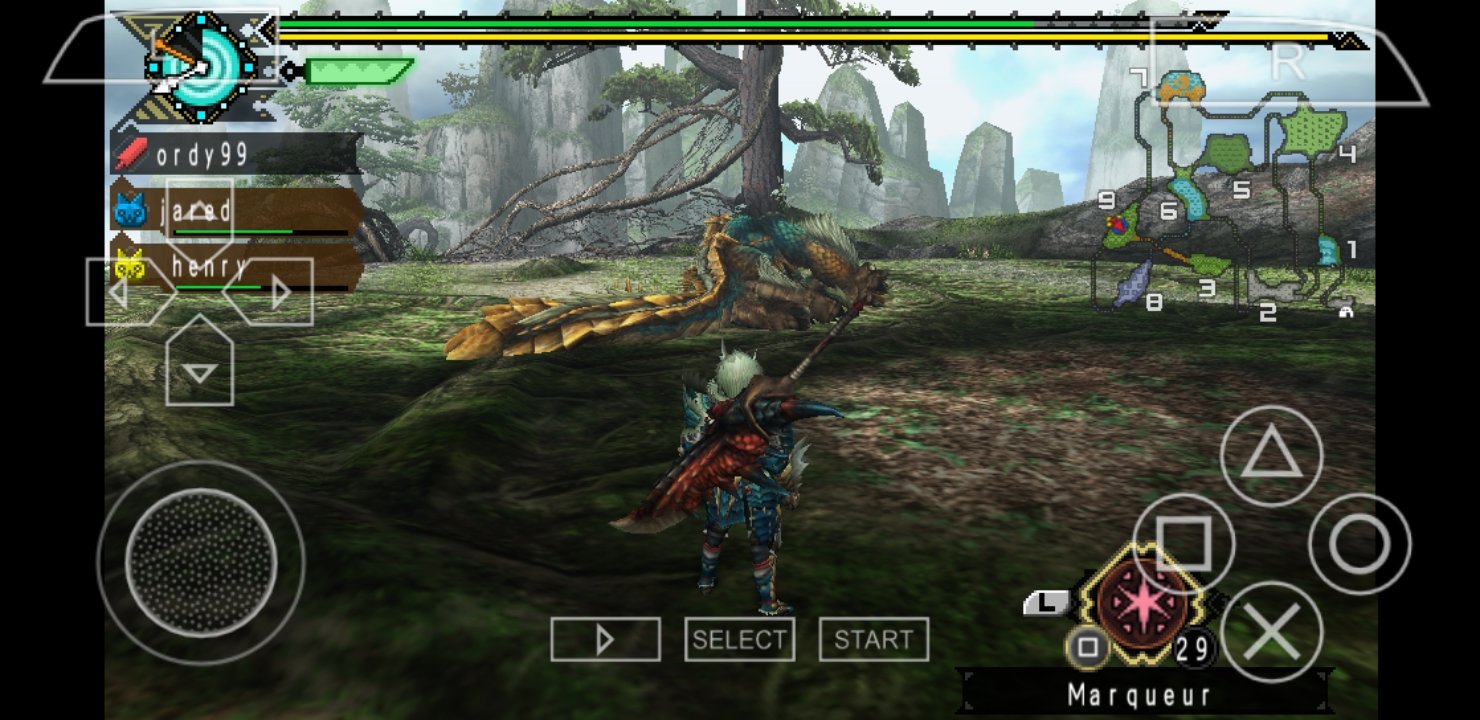Tap the R shoulder button

[x=1287, y=62]
